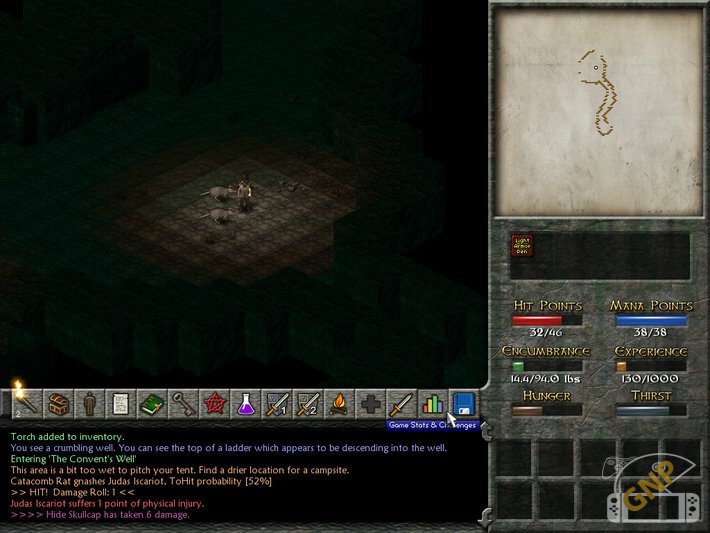This screenshot has height=533, width=710.
Task: Open the purple potion flask
Action: 245,404
